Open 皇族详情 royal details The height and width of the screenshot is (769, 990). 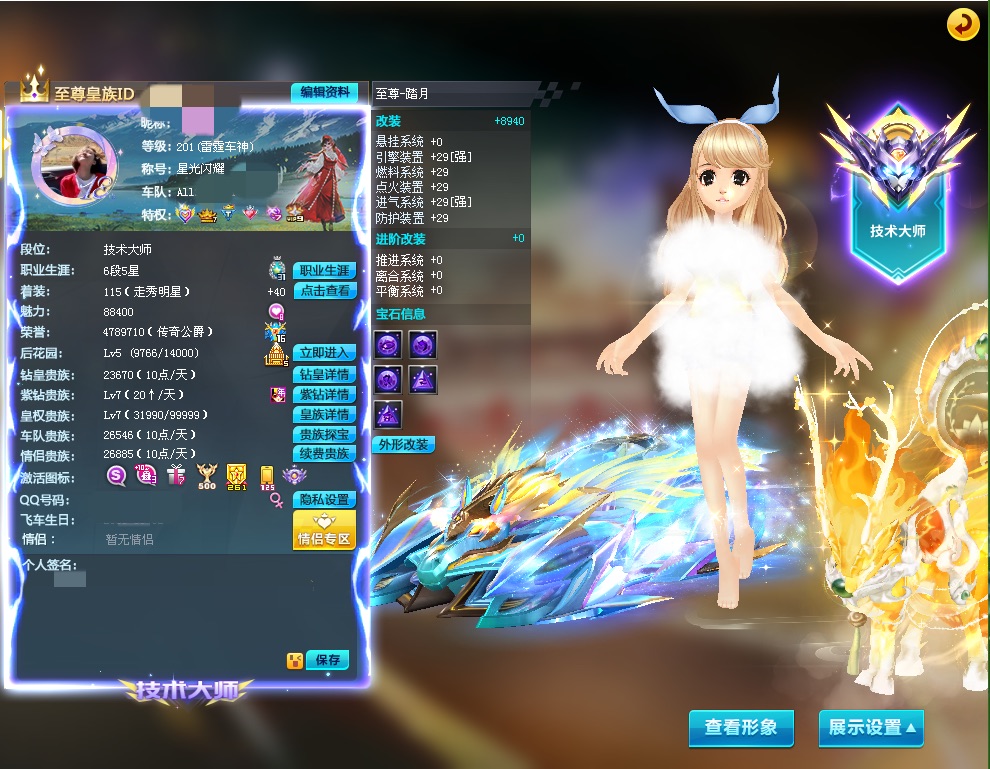point(324,415)
